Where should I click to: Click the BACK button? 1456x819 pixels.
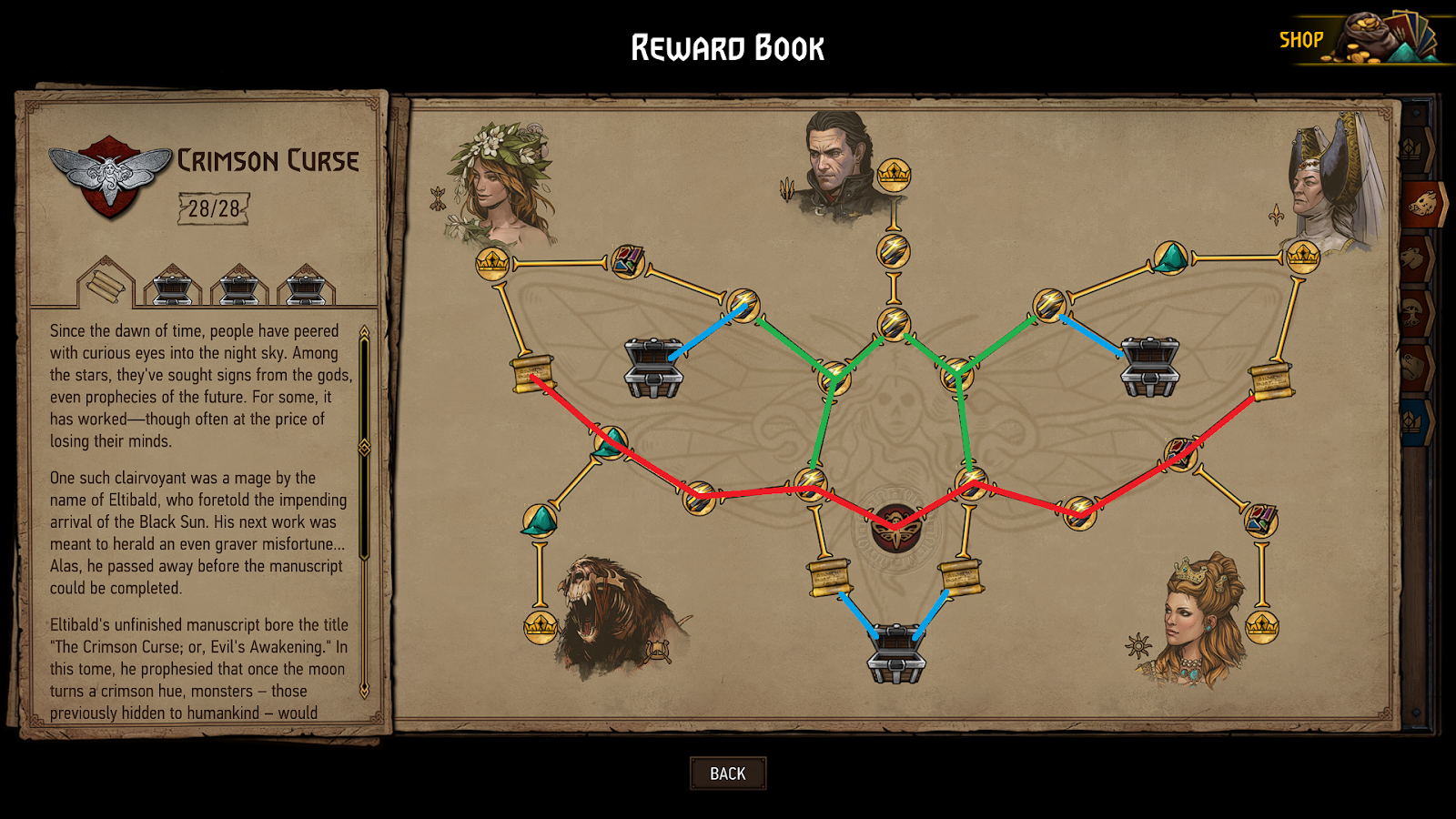pyautogui.click(x=728, y=773)
